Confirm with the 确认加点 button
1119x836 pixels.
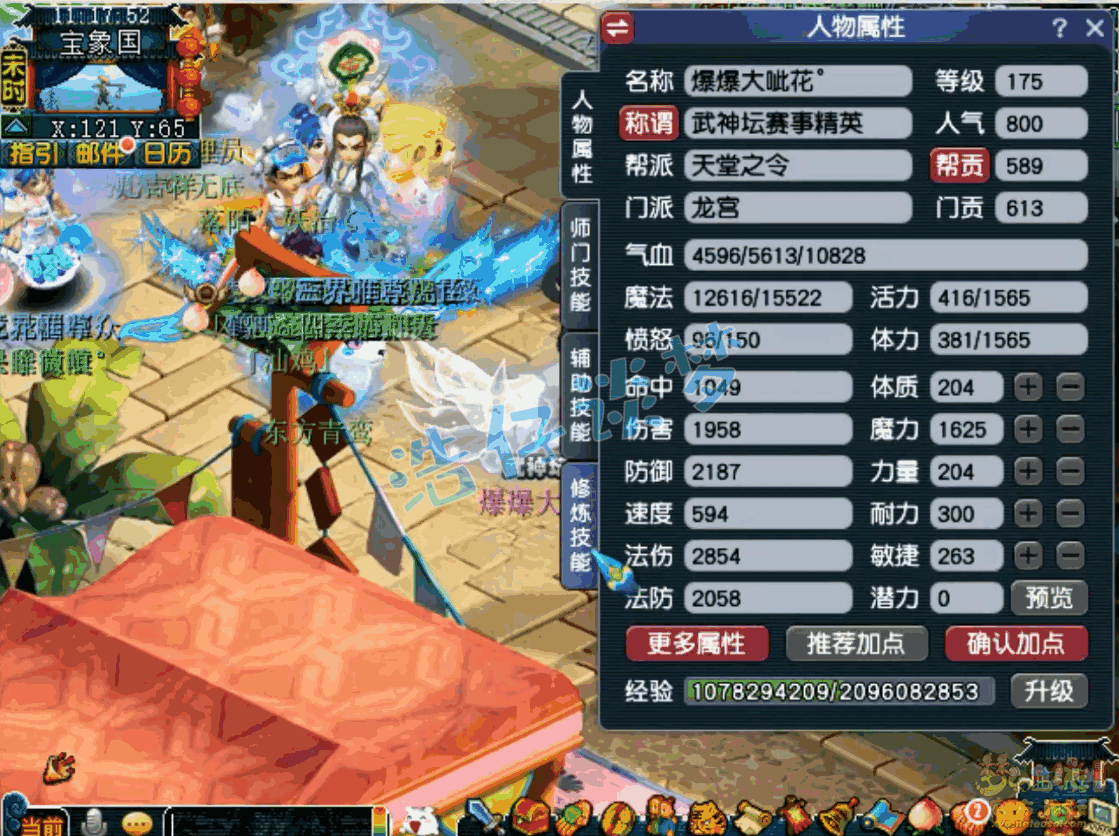pyautogui.click(x=1015, y=643)
